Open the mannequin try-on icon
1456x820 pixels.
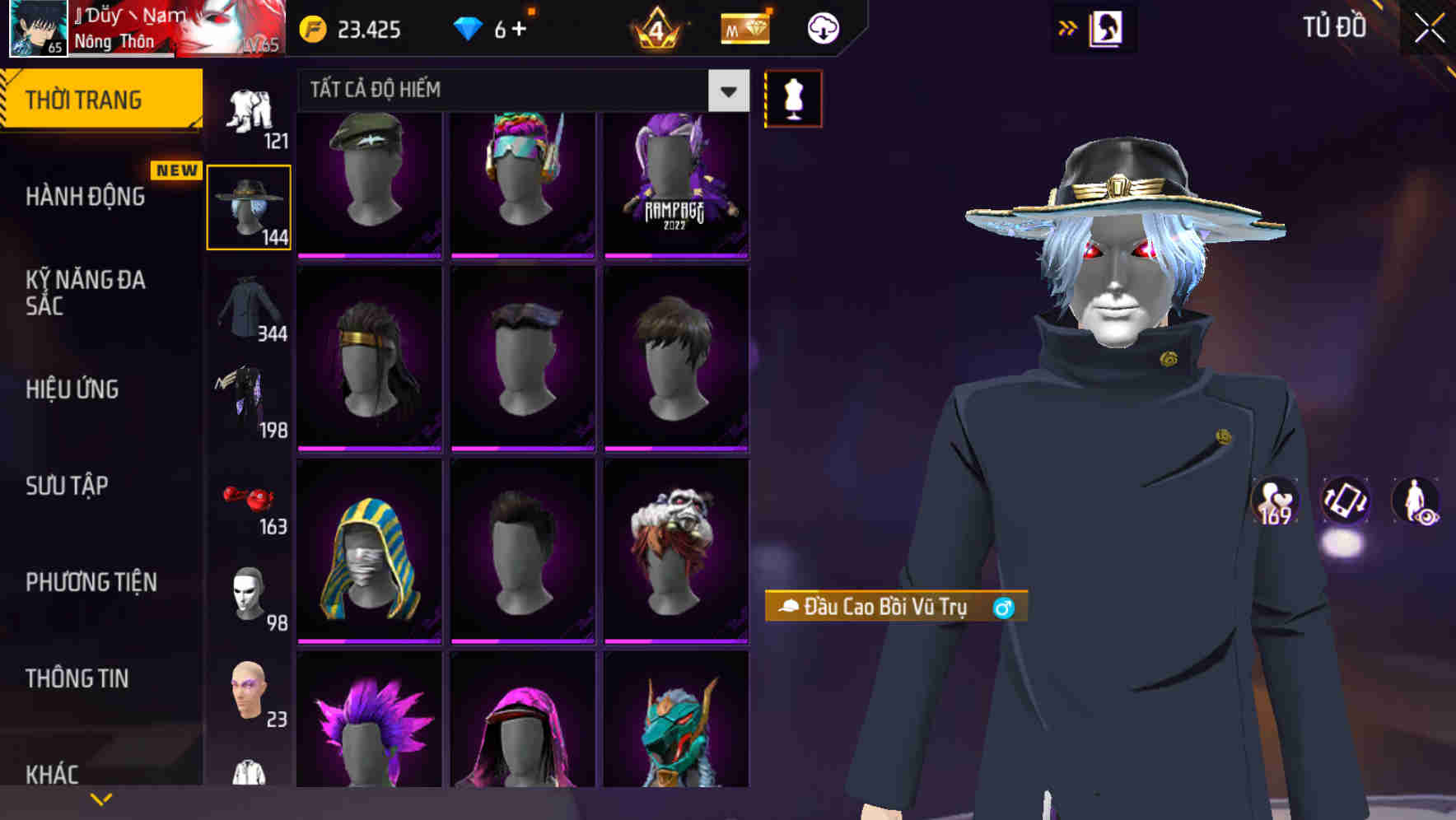pyautogui.click(x=793, y=98)
